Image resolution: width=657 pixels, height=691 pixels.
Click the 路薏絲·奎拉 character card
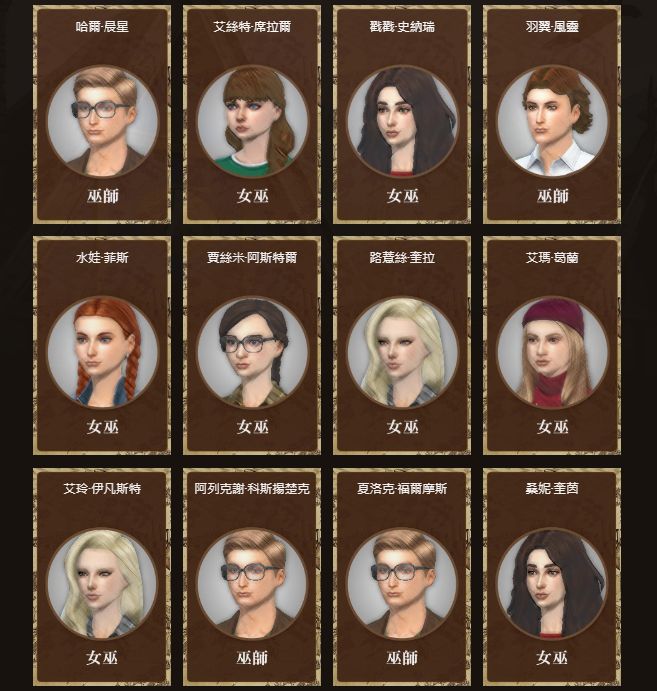[x=402, y=345]
